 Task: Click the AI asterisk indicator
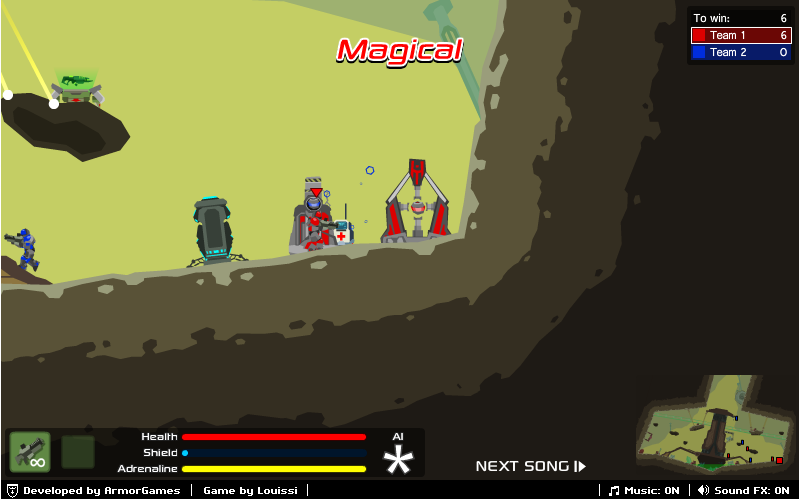(400, 460)
